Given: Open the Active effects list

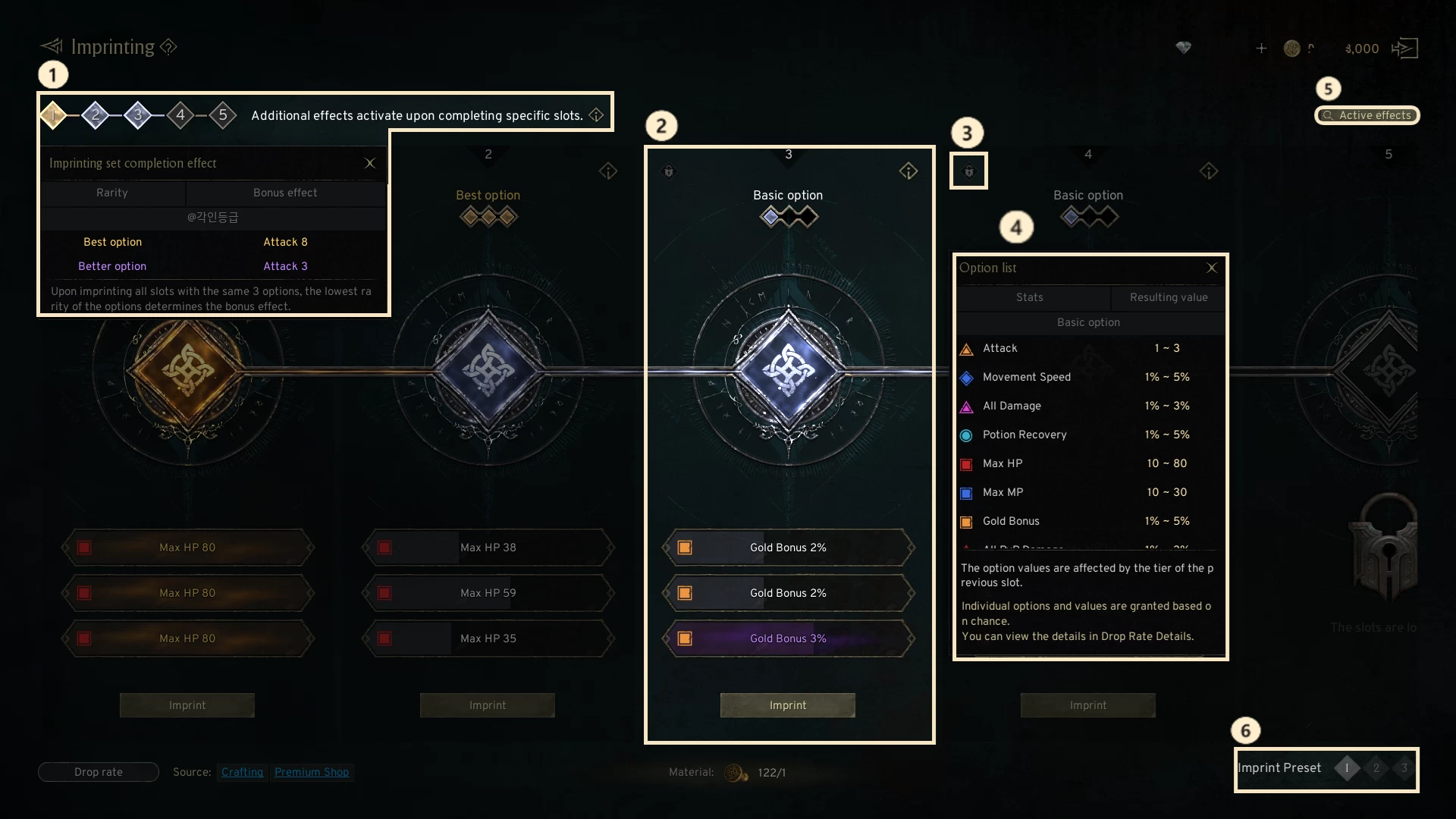Looking at the screenshot, I should [x=1367, y=115].
